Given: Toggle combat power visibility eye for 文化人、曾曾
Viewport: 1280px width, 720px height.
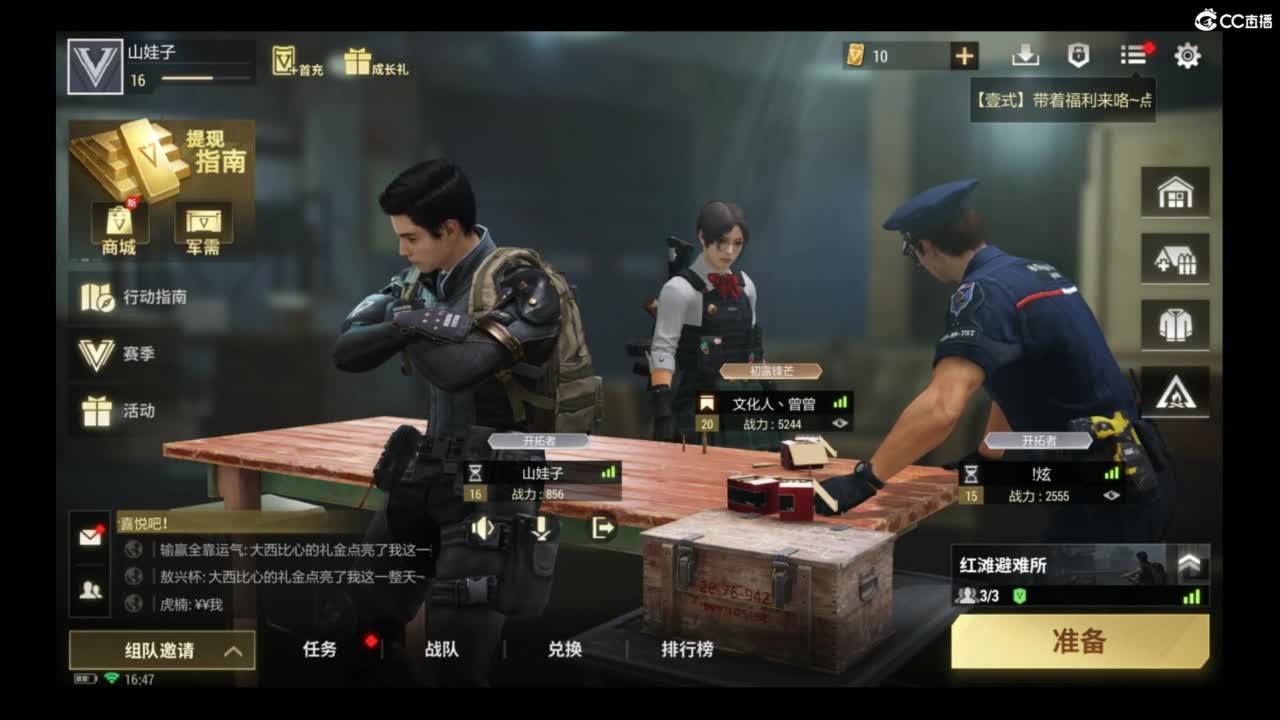Looking at the screenshot, I should pos(838,424).
